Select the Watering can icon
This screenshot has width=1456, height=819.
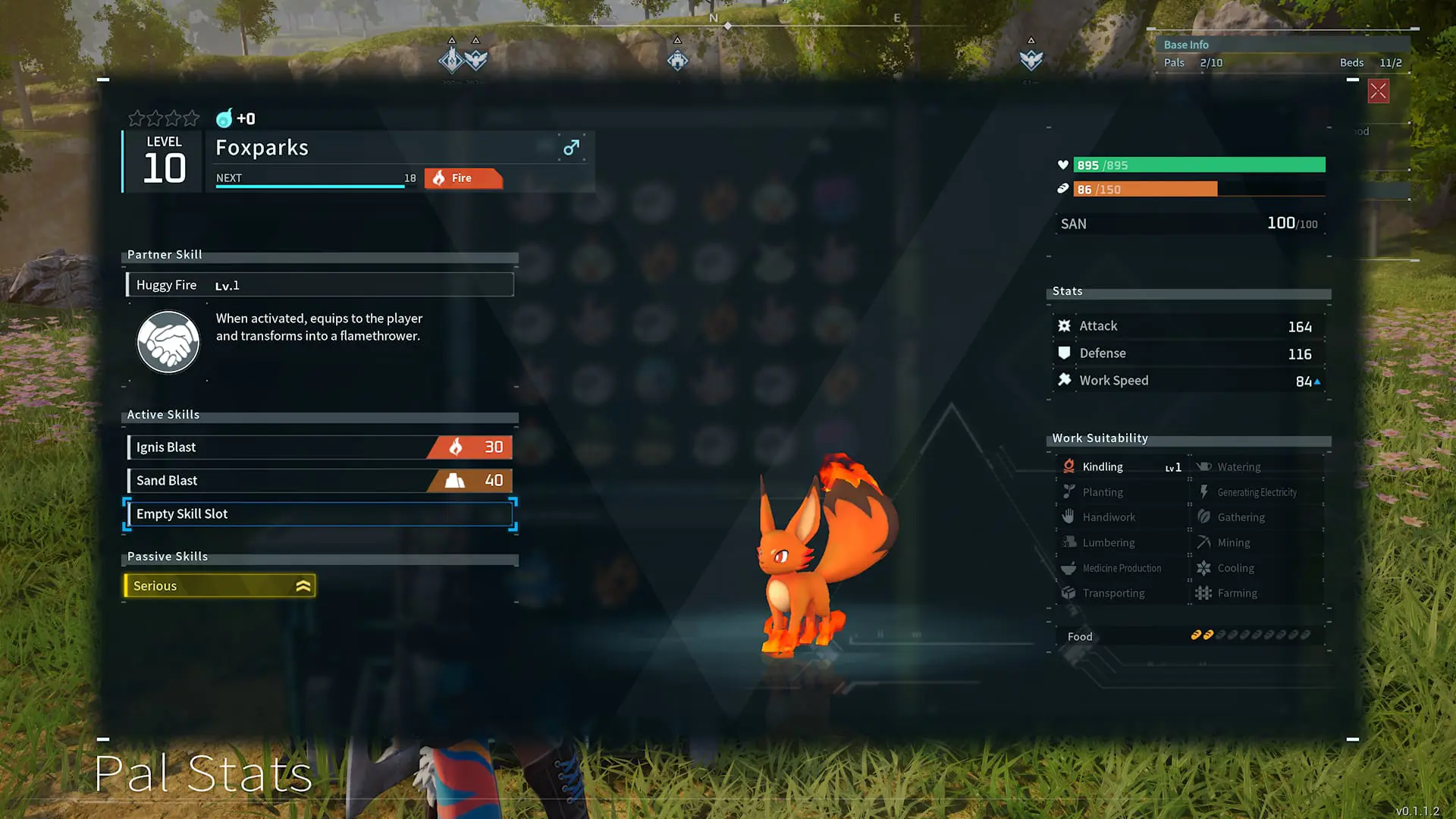[1204, 466]
